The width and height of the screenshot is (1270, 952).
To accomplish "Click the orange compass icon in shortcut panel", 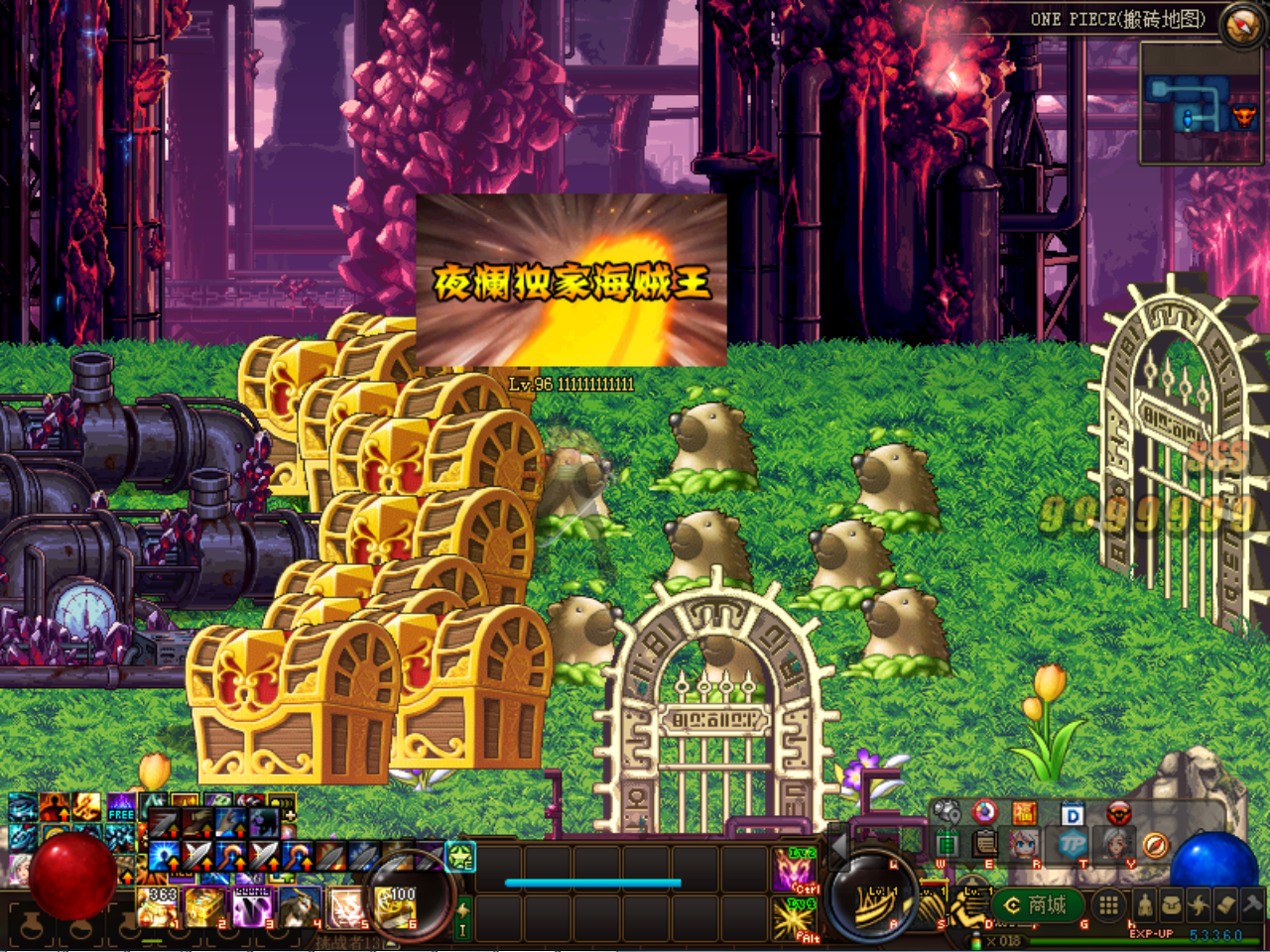I will (1155, 845).
